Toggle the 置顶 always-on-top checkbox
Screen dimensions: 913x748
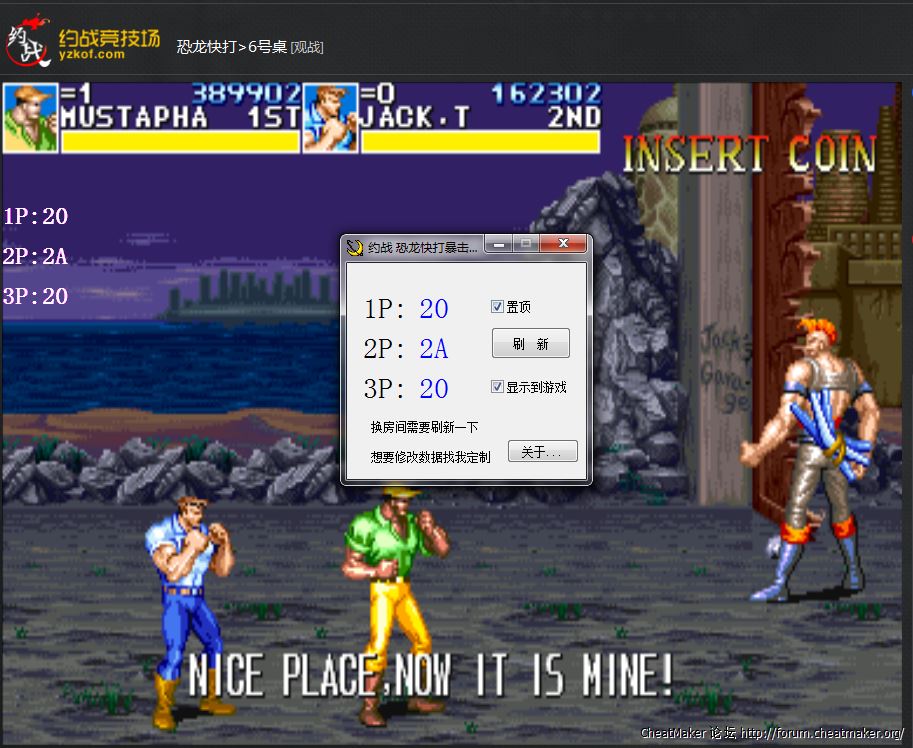tap(498, 307)
